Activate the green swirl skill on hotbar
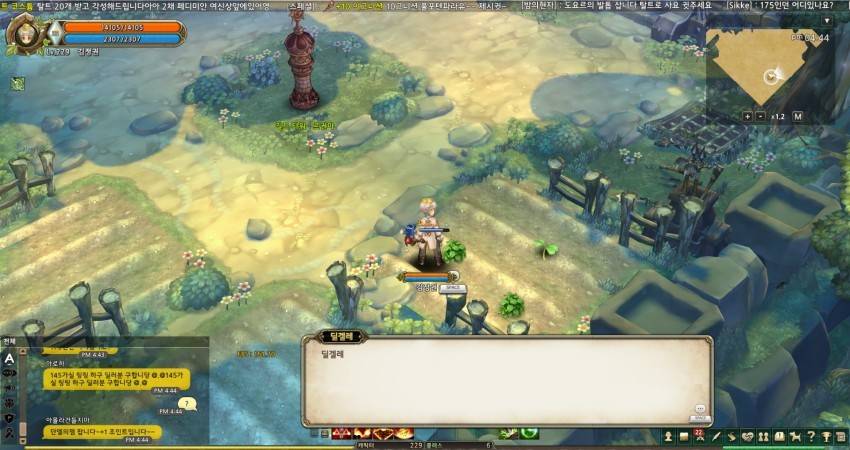This screenshot has width=850, height=450. pos(528,433)
